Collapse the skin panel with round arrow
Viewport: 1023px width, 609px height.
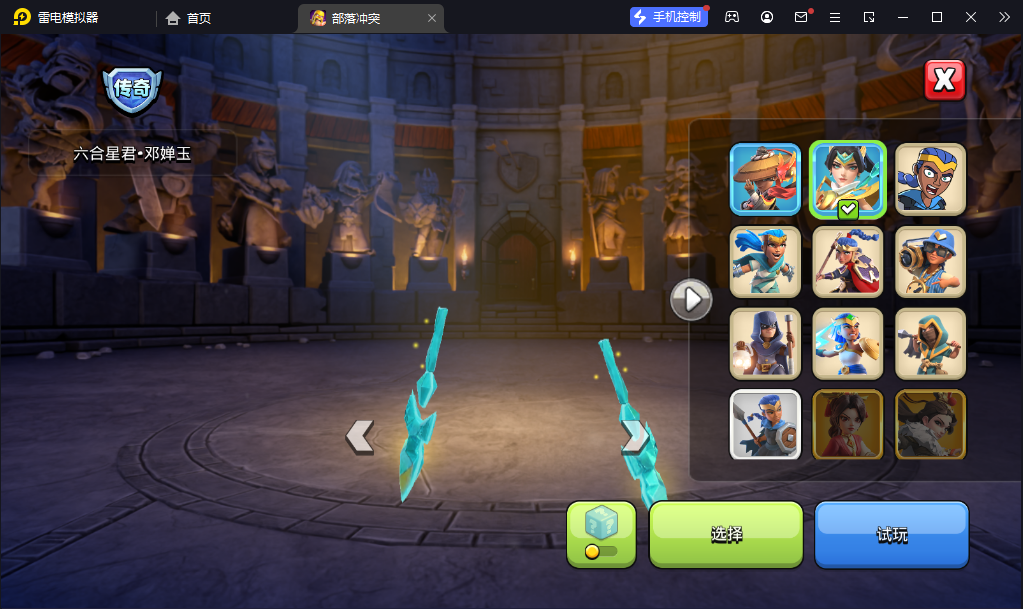[x=691, y=299]
